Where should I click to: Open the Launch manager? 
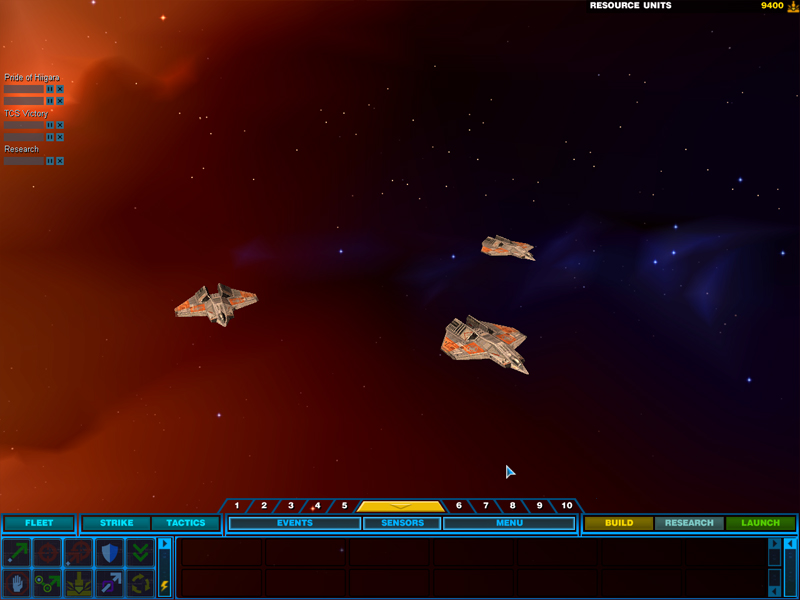(760, 523)
